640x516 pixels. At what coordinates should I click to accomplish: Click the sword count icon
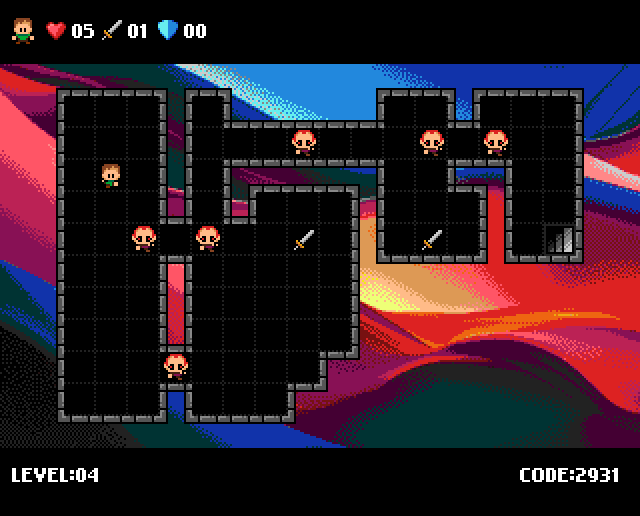click(x=111, y=31)
